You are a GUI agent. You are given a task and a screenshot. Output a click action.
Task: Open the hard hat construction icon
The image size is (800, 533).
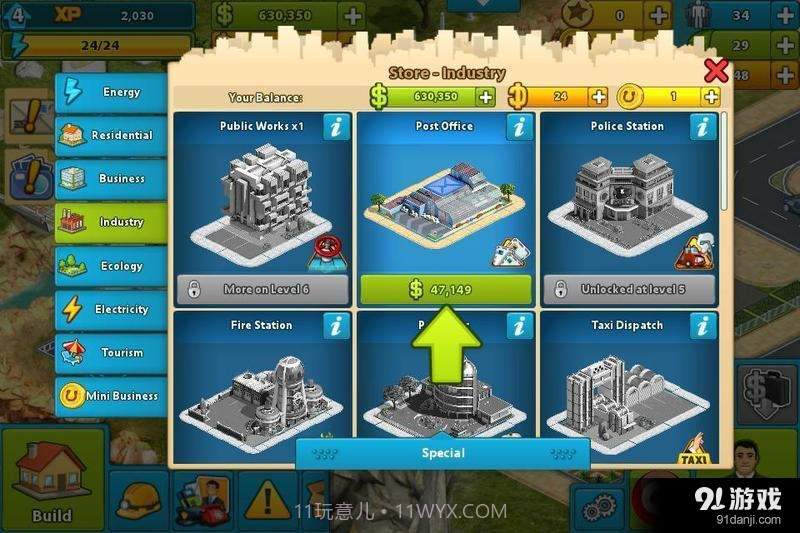coord(136,497)
